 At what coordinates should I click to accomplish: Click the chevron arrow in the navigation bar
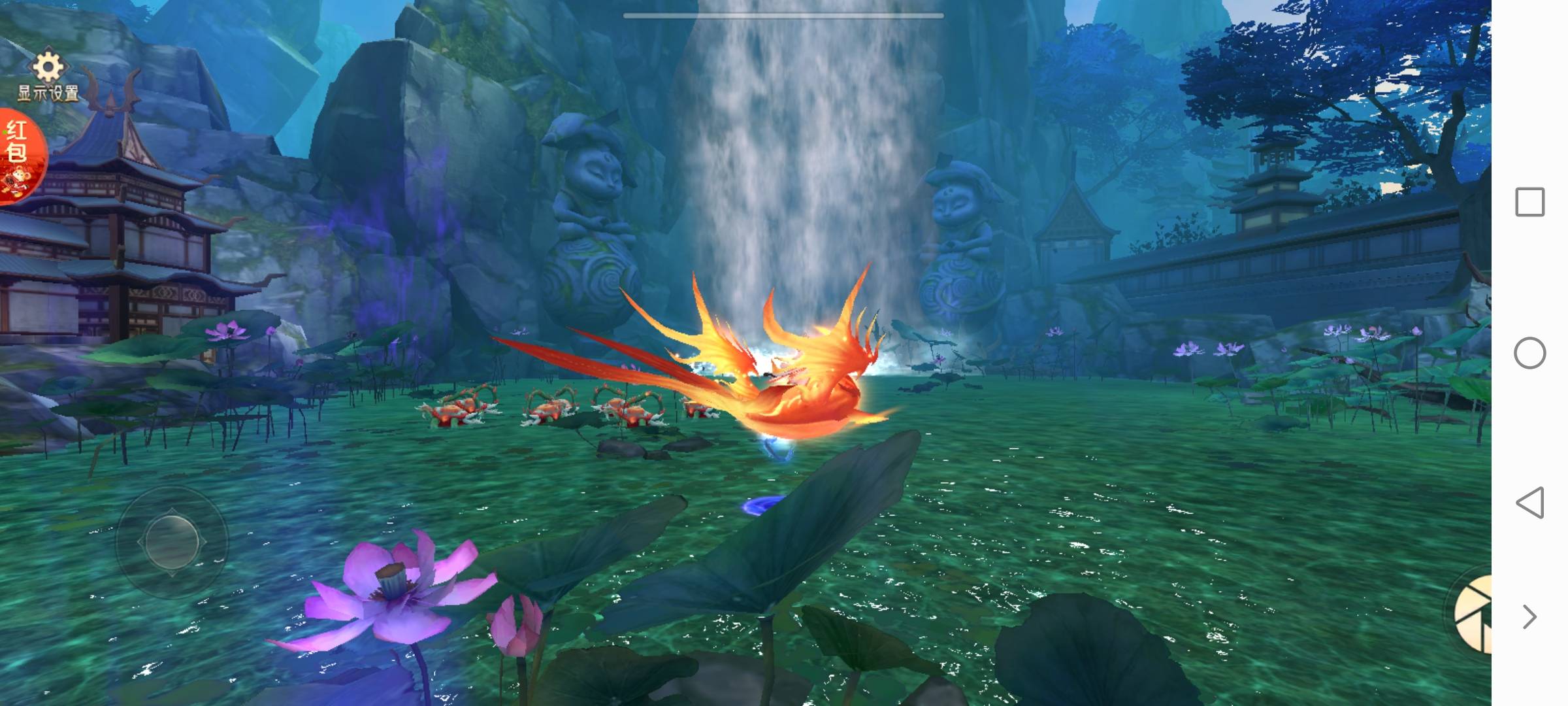pos(1529,616)
